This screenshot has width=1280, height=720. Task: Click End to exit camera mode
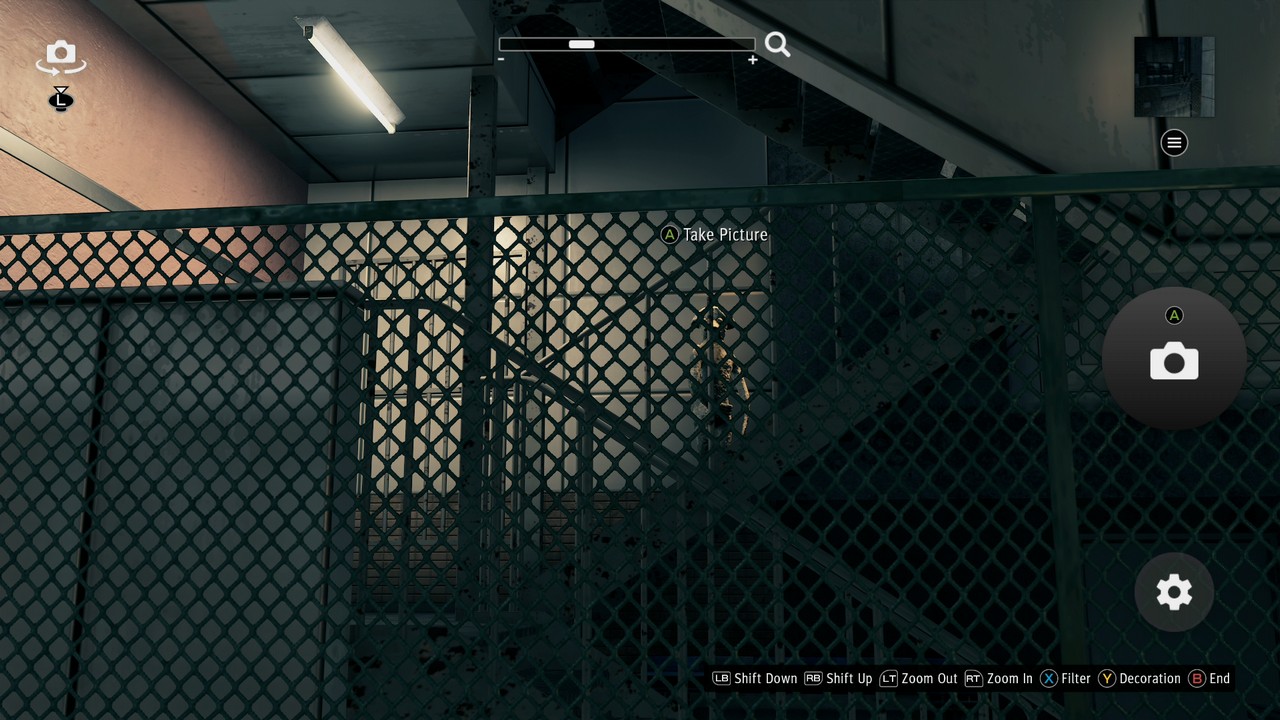[1221, 678]
